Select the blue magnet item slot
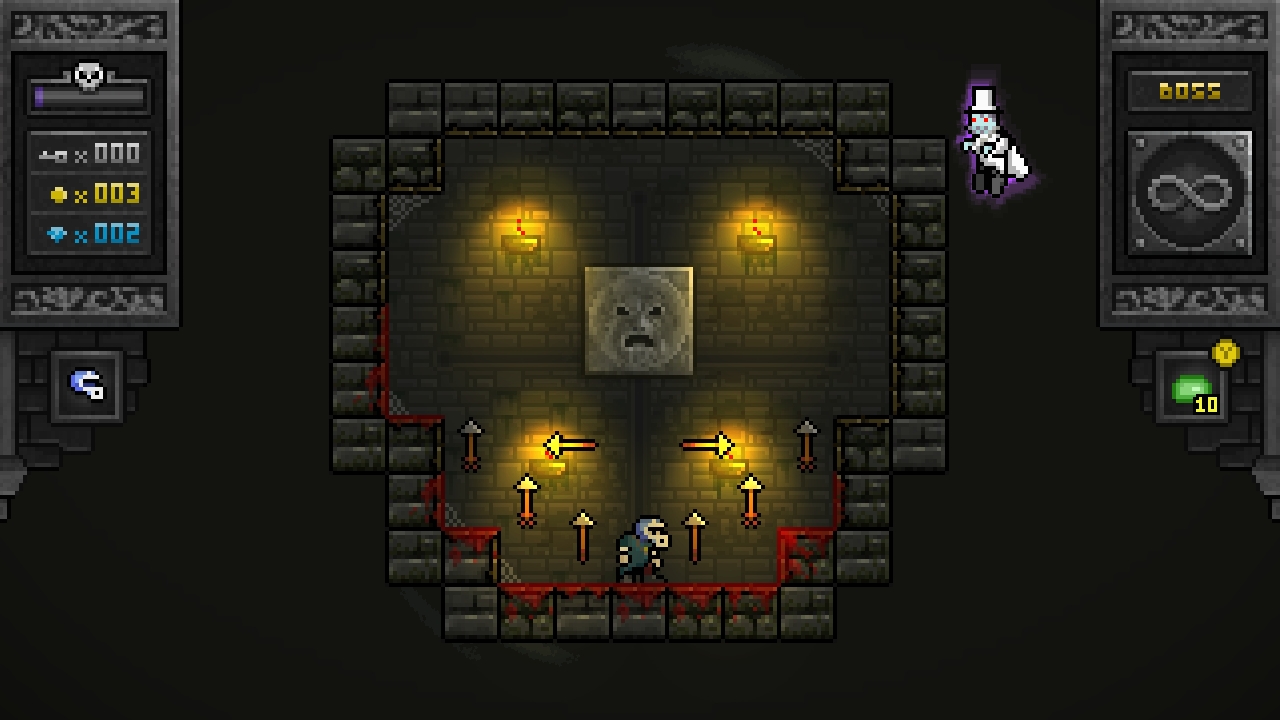Image resolution: width=1280 pixels, height=720 pixels. click(87, 385)
